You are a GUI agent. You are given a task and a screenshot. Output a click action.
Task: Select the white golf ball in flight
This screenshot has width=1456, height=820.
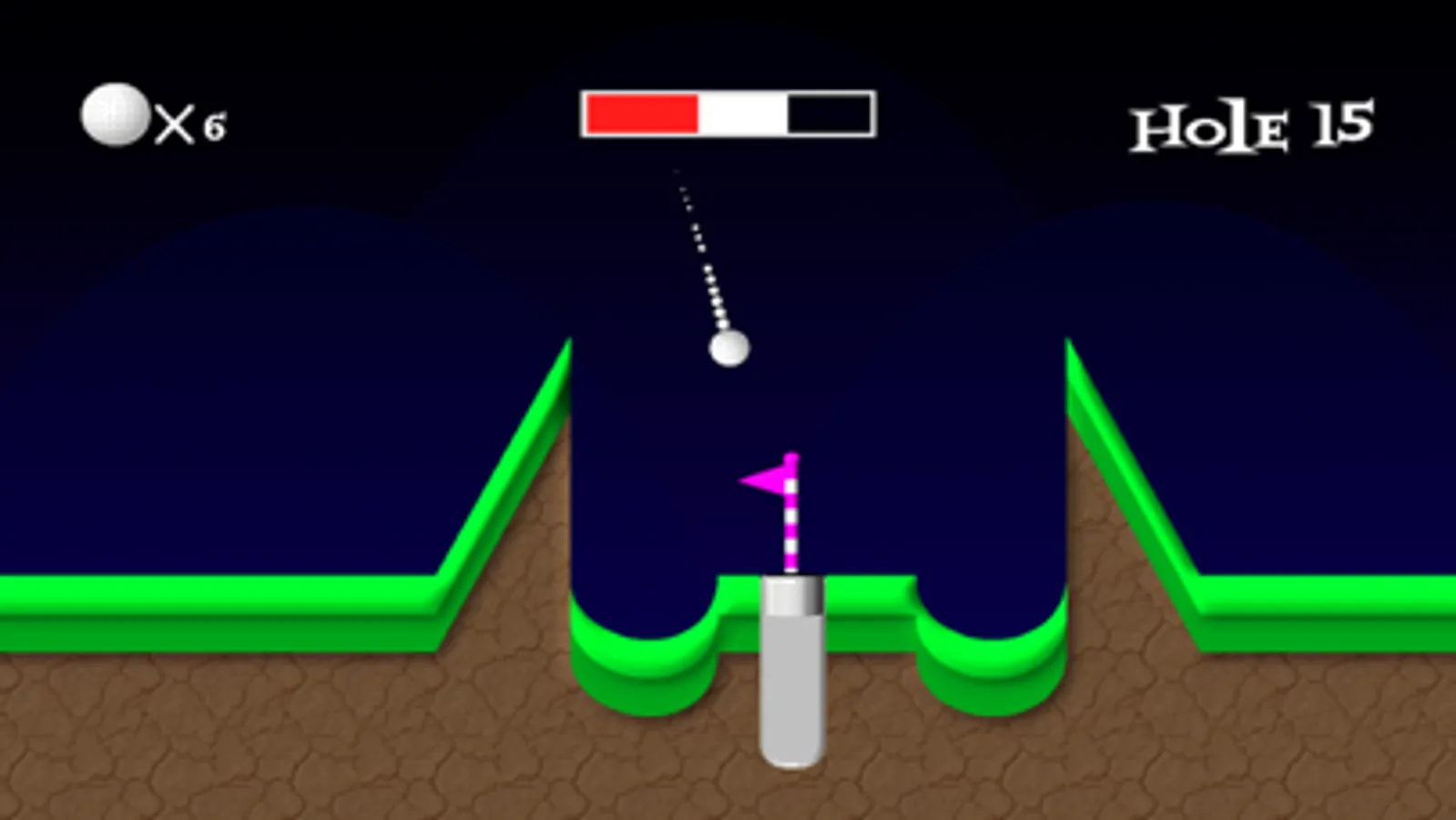coord(729,346)
